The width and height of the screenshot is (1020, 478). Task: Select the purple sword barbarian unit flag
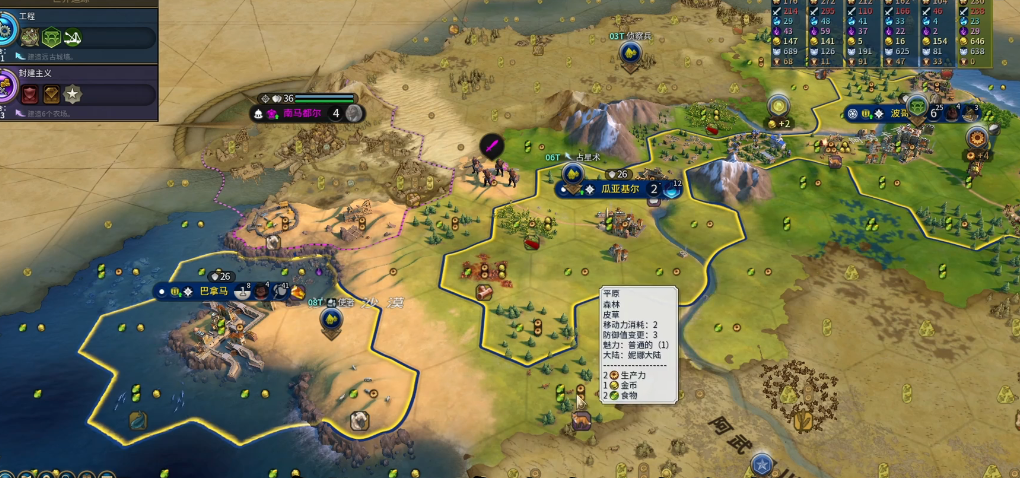pos(492,145)
